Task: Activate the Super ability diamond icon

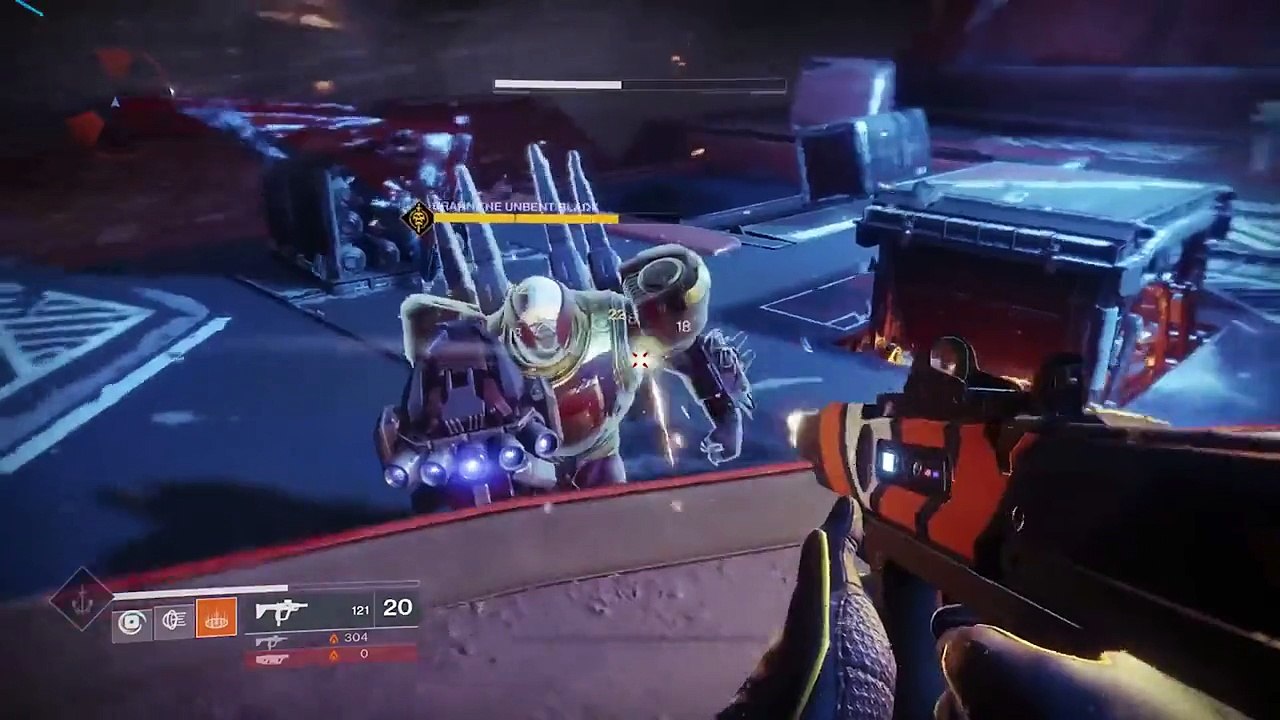Action: click(x=82, y=600)
